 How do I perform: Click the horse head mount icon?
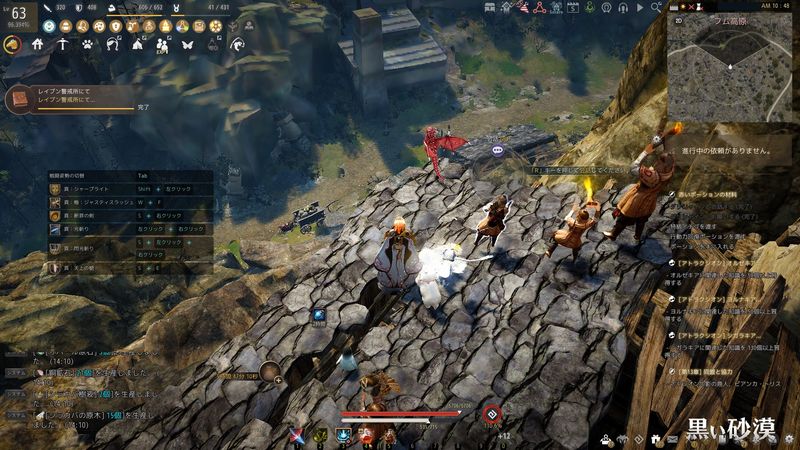[x=13, y=44]
